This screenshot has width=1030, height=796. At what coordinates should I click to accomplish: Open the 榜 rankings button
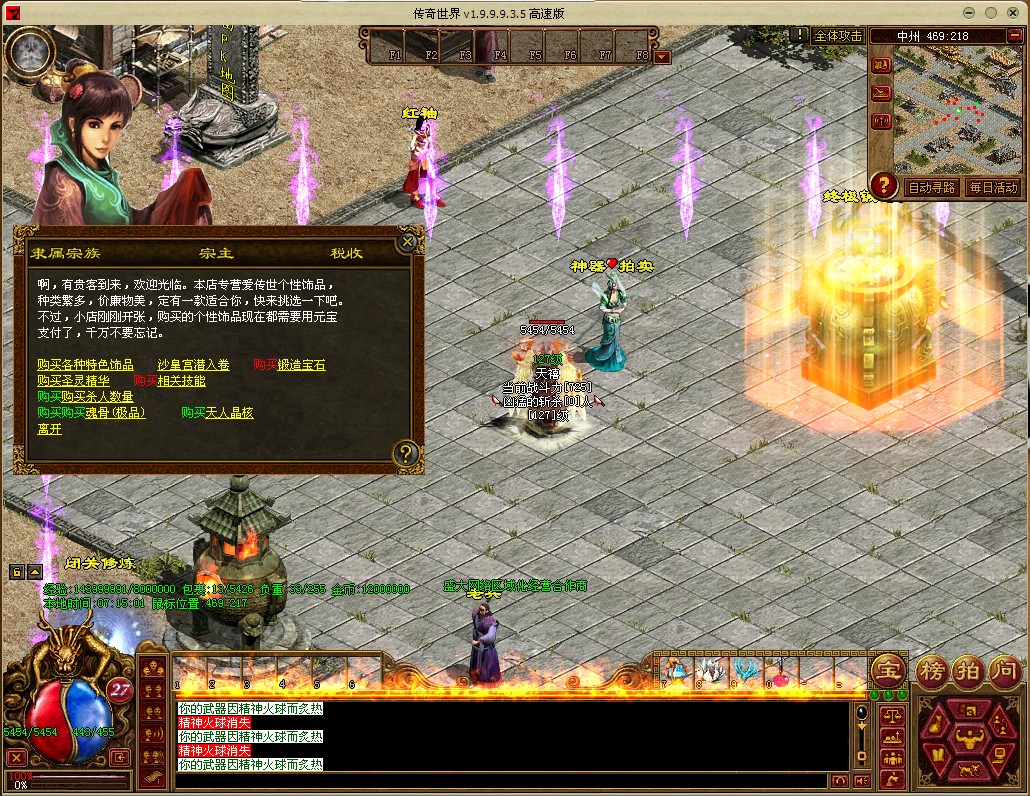[x=931, y=669]
